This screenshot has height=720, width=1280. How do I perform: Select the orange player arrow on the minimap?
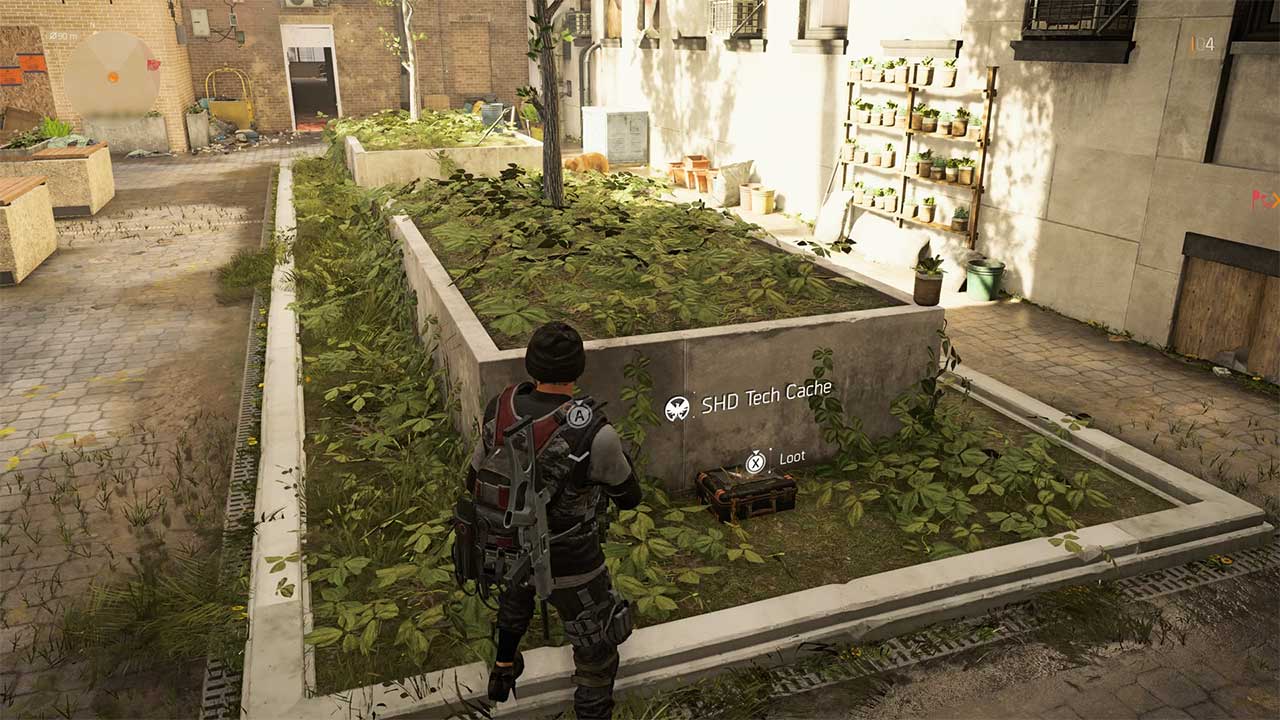tap(113, 78)
